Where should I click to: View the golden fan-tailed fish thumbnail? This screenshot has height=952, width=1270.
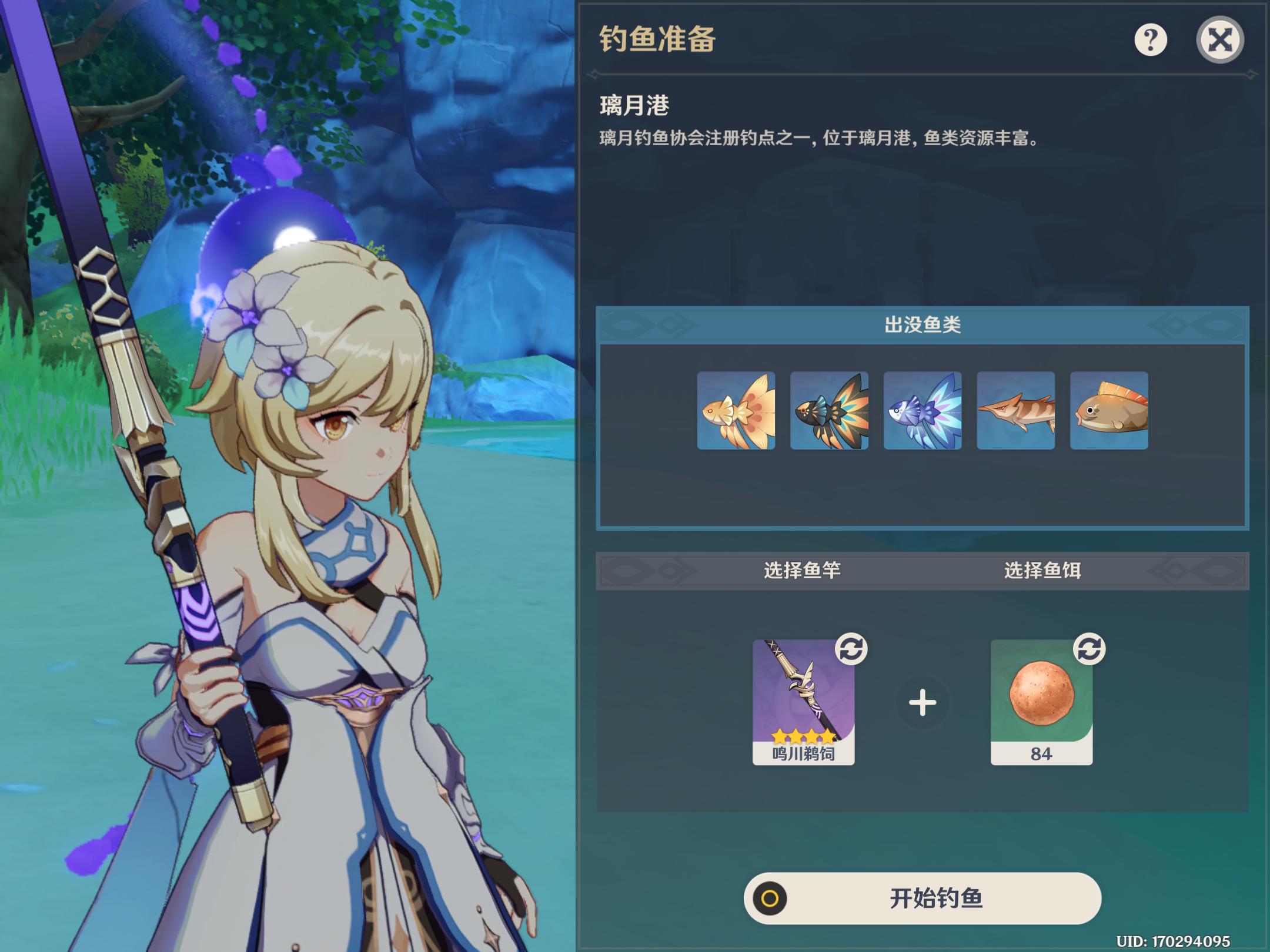click(x=736, y=411)
